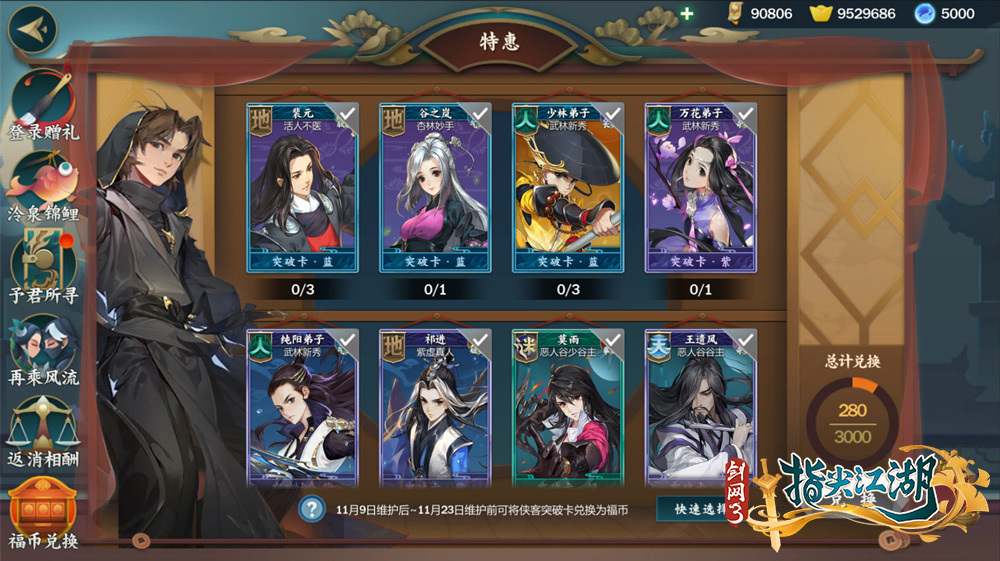Go back with the arrow button

(32, 29)
